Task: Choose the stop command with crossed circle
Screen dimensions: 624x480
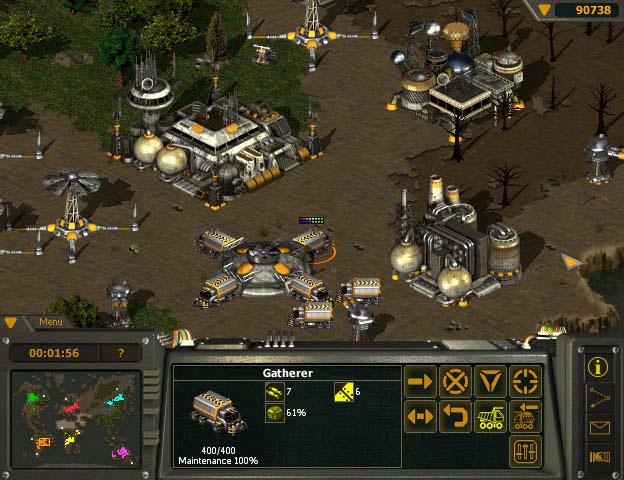Action: tap(455, 382)
